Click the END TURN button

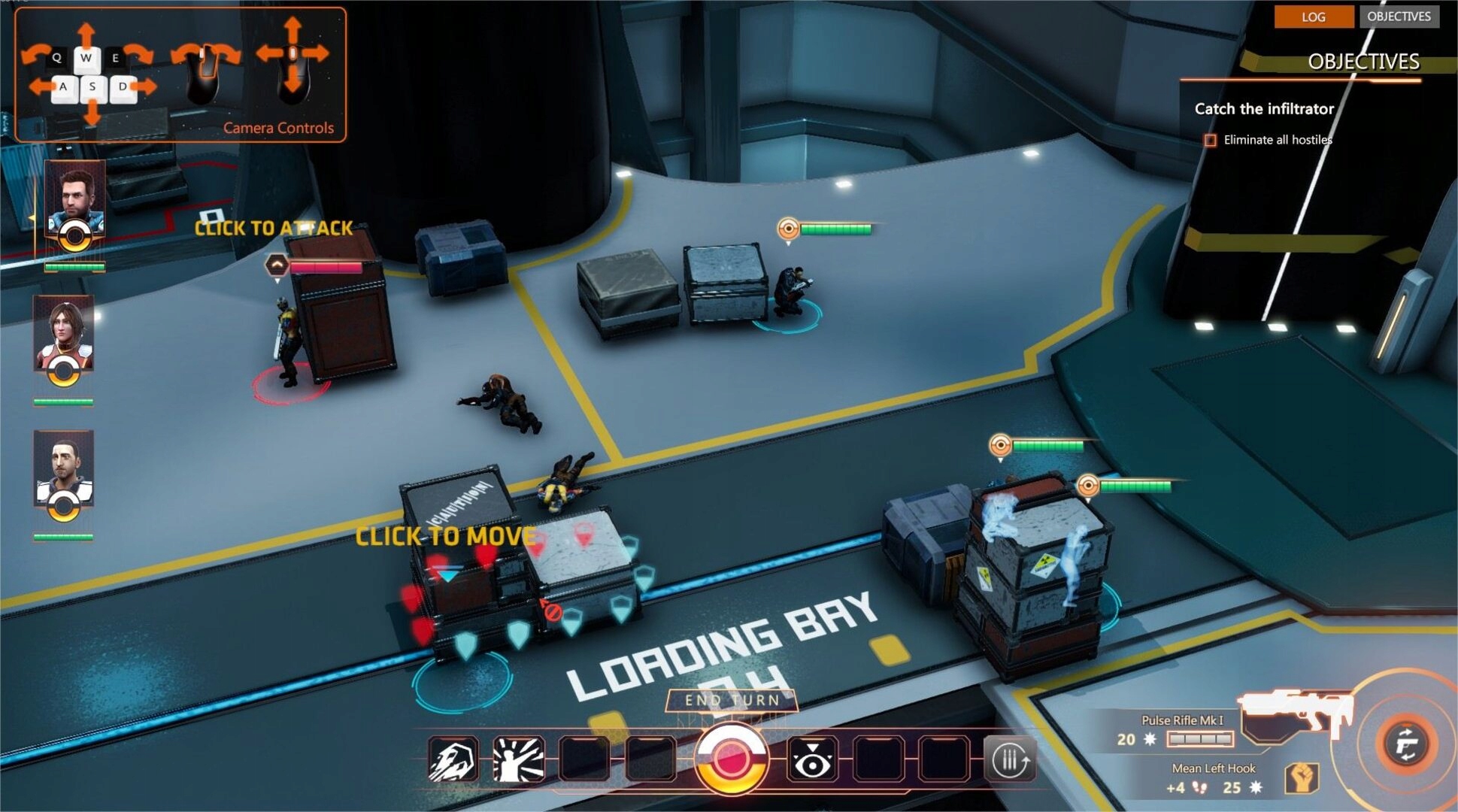[731, 701]
